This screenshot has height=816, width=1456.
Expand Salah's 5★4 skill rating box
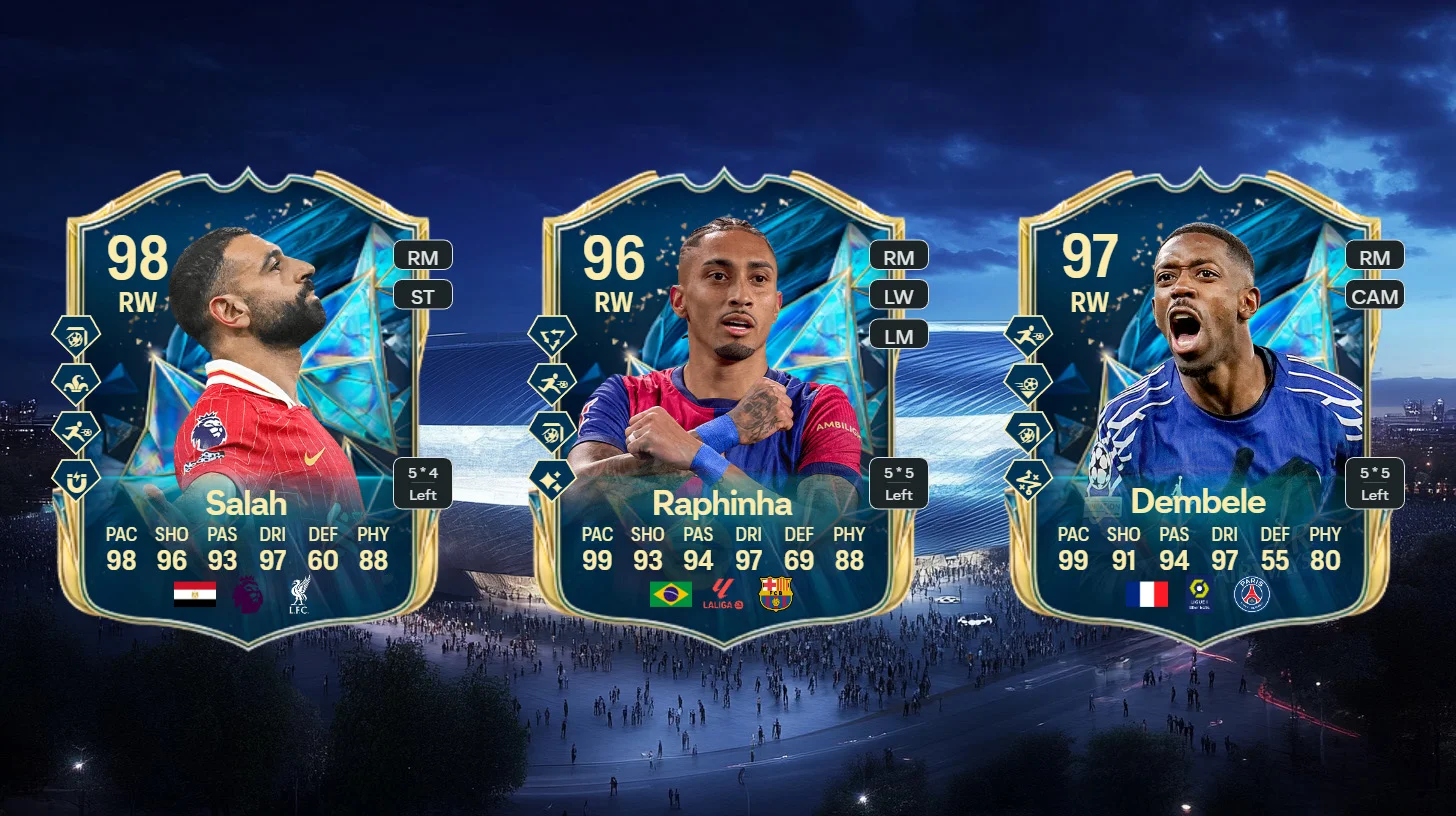point(423,482)
